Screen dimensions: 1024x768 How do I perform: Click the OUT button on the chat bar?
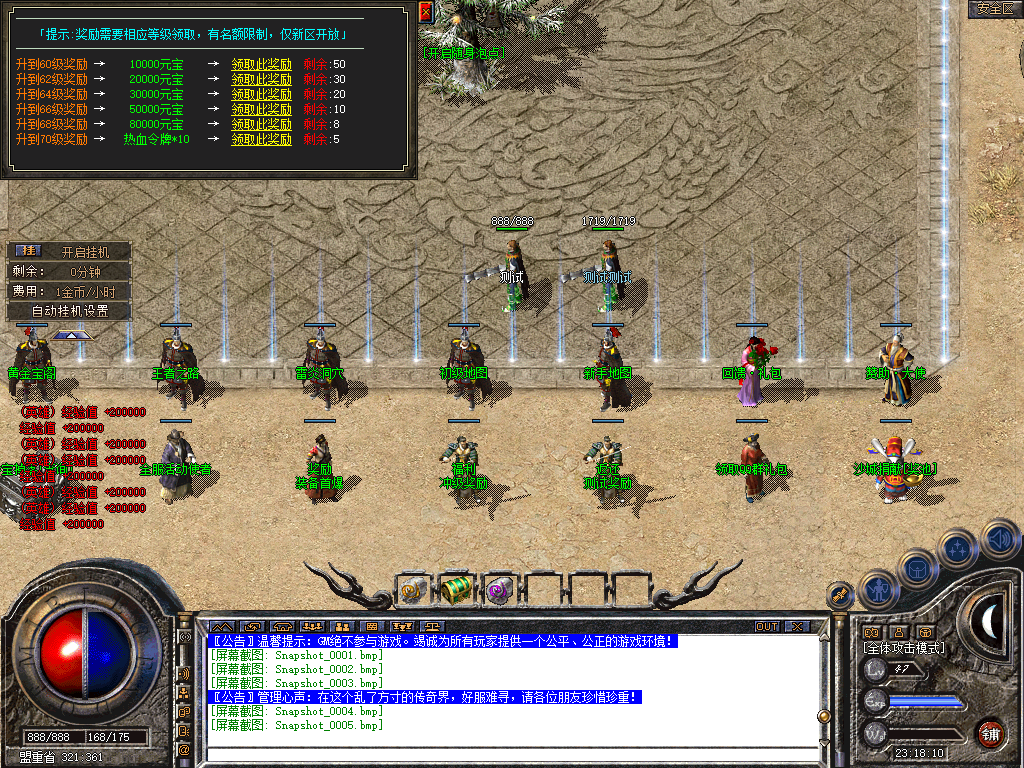click(766, 627)
